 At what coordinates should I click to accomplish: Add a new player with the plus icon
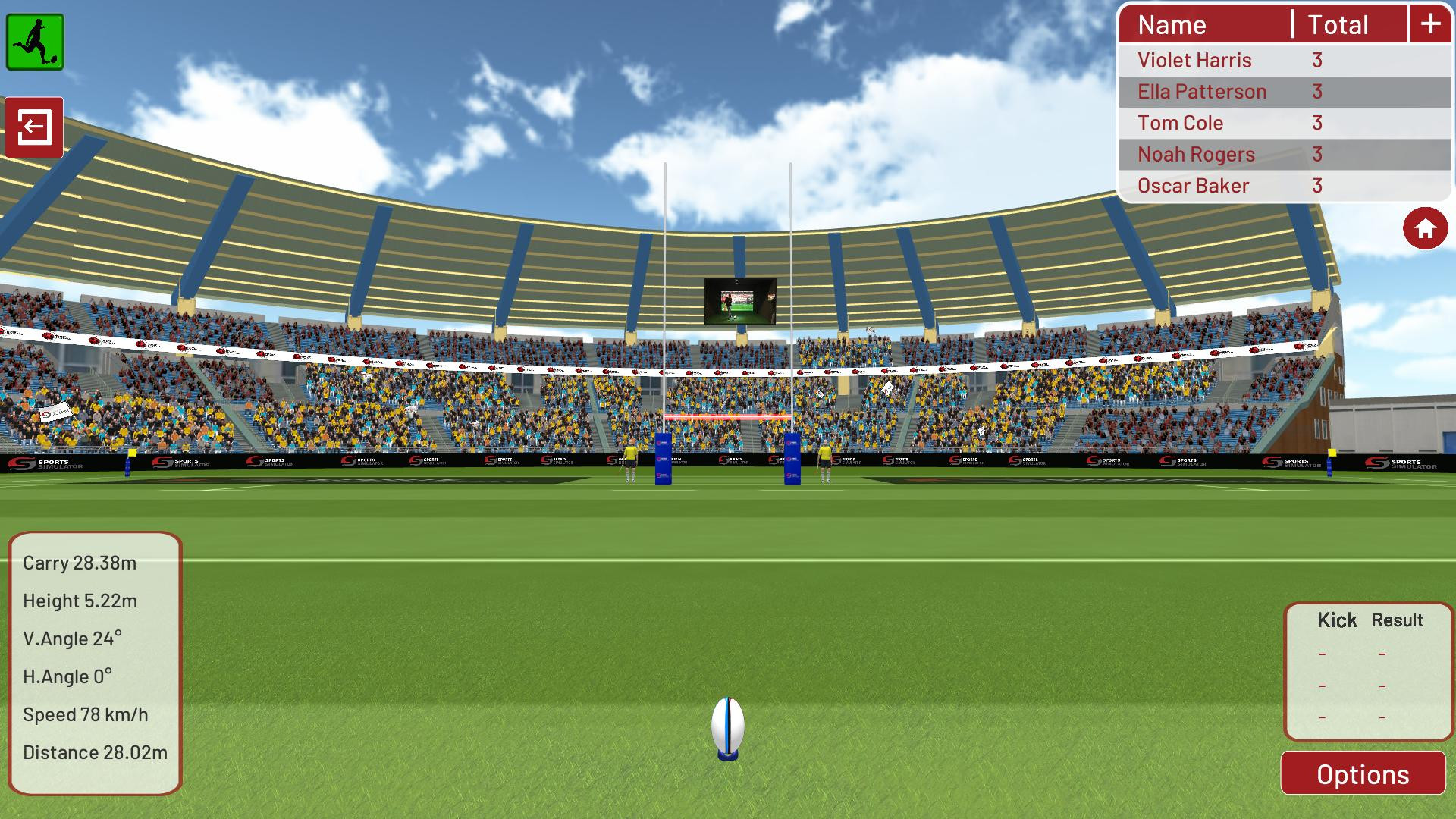tap(1429, 24)
